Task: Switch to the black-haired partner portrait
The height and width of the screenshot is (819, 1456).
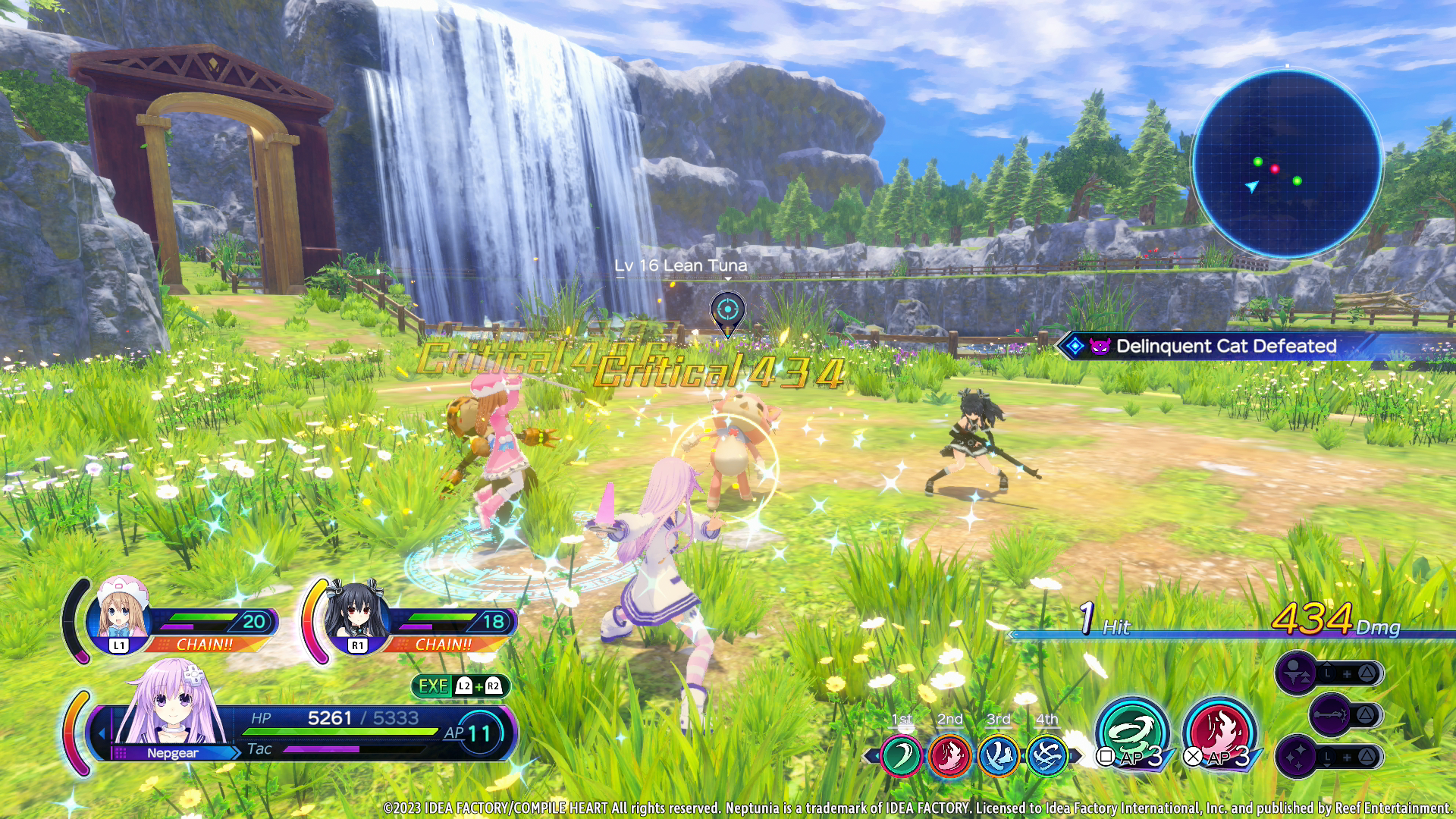Action: (356, 613)
